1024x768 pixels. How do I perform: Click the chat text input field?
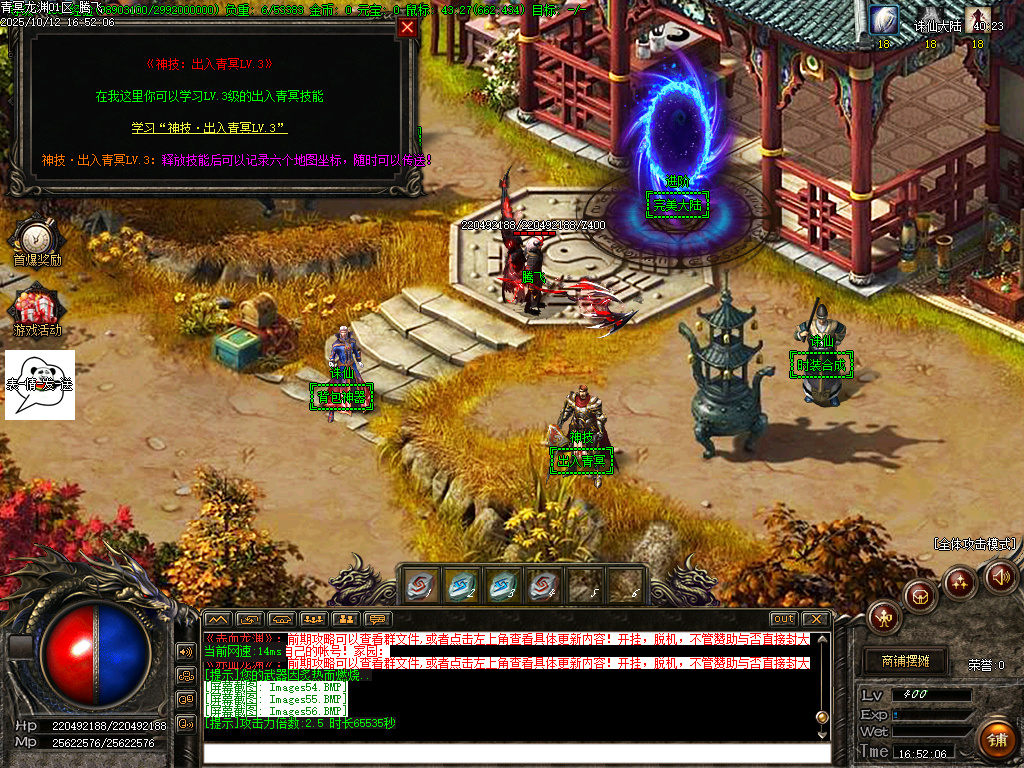pos(515,752)
